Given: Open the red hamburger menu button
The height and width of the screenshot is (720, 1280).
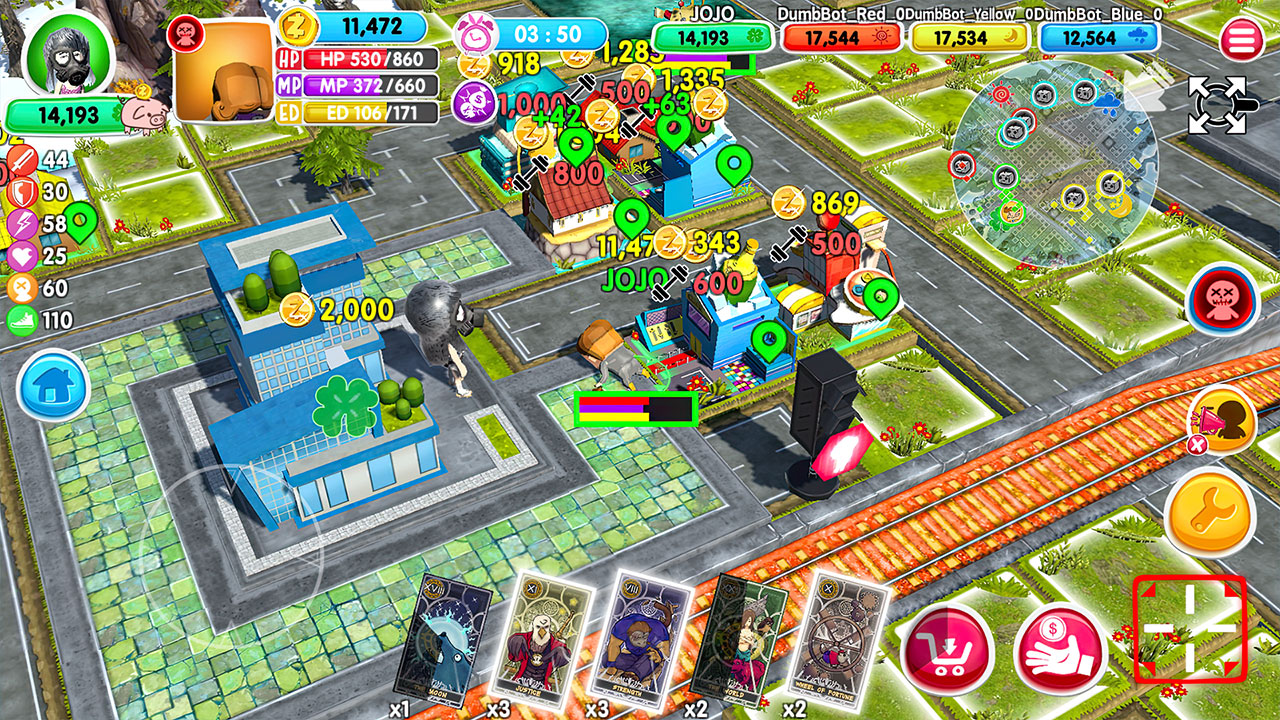Looking at the screenshot, I should click(1241, 41).
